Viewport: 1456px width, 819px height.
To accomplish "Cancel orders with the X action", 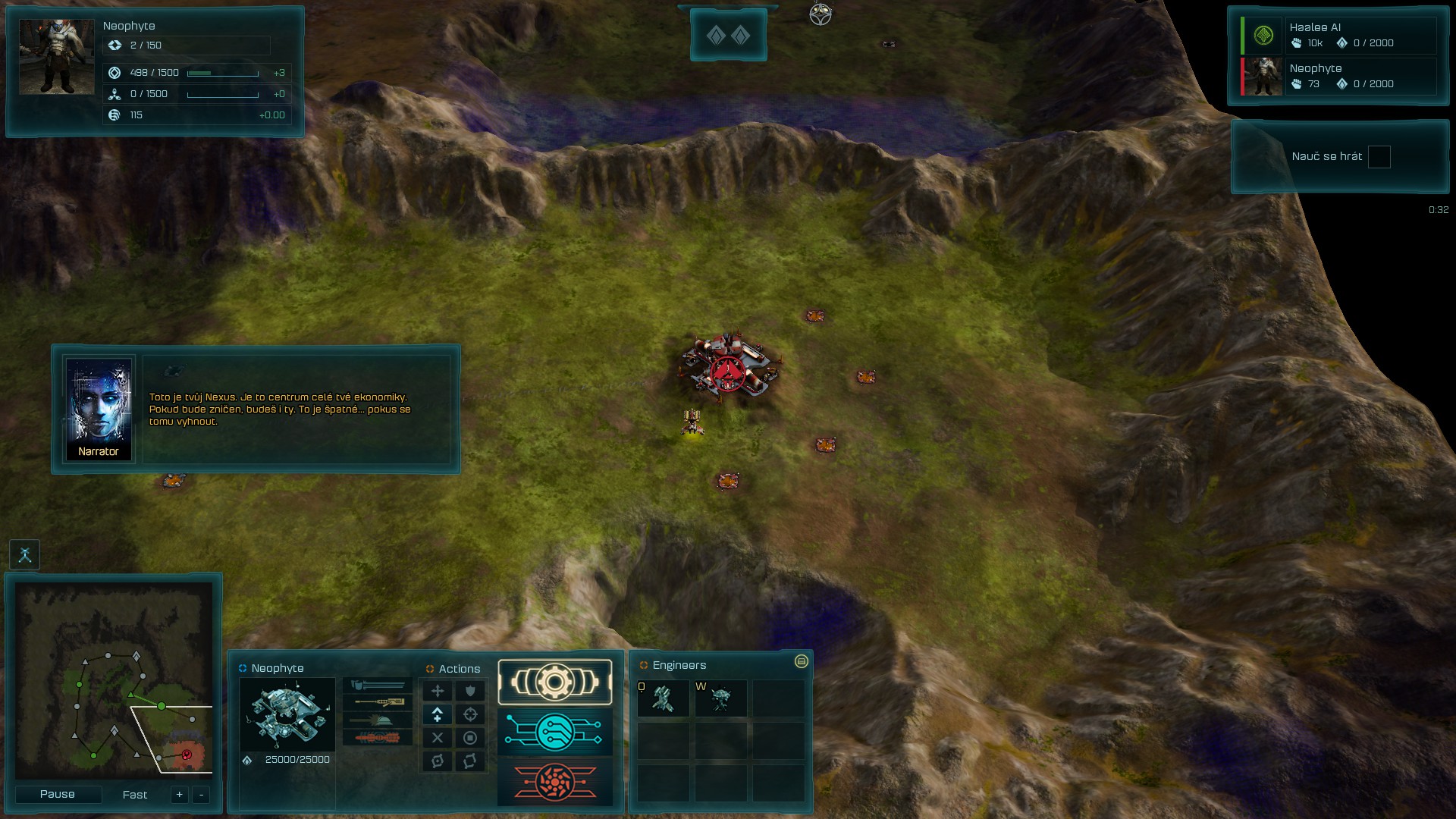I will click(x=438, y=738).
